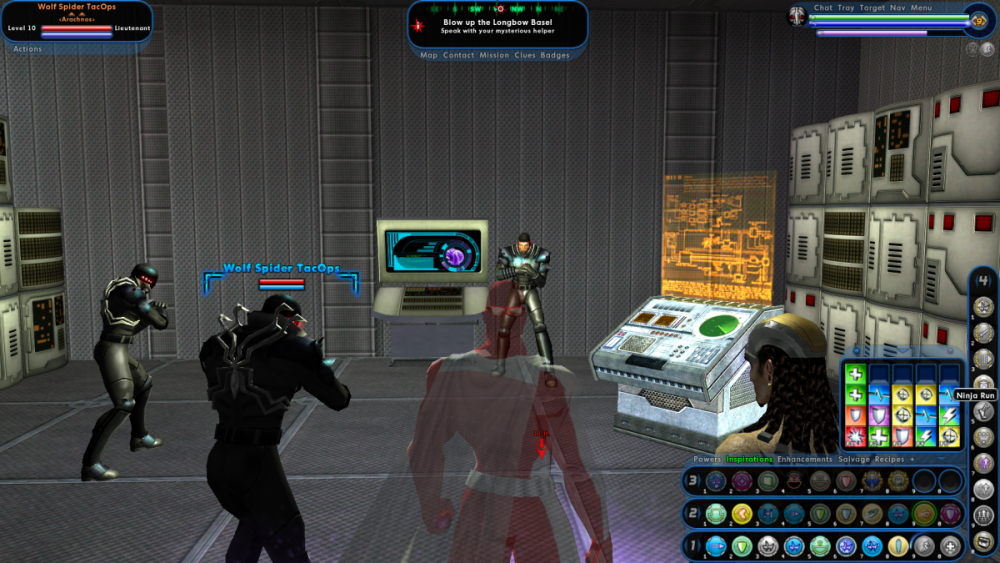
Task: Activate the yellow boomerang power in tray 2
Action: (741, 514)
